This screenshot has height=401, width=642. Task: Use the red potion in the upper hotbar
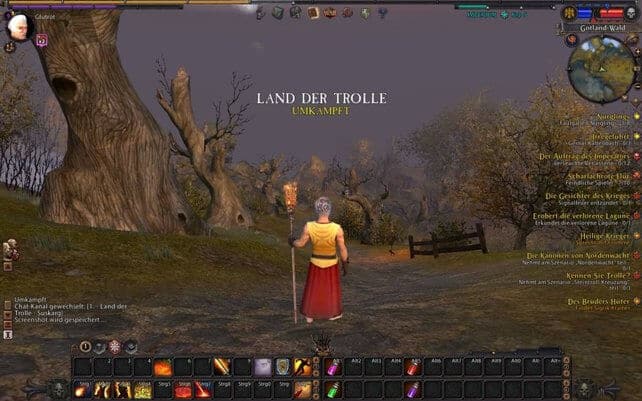point(411,368)
